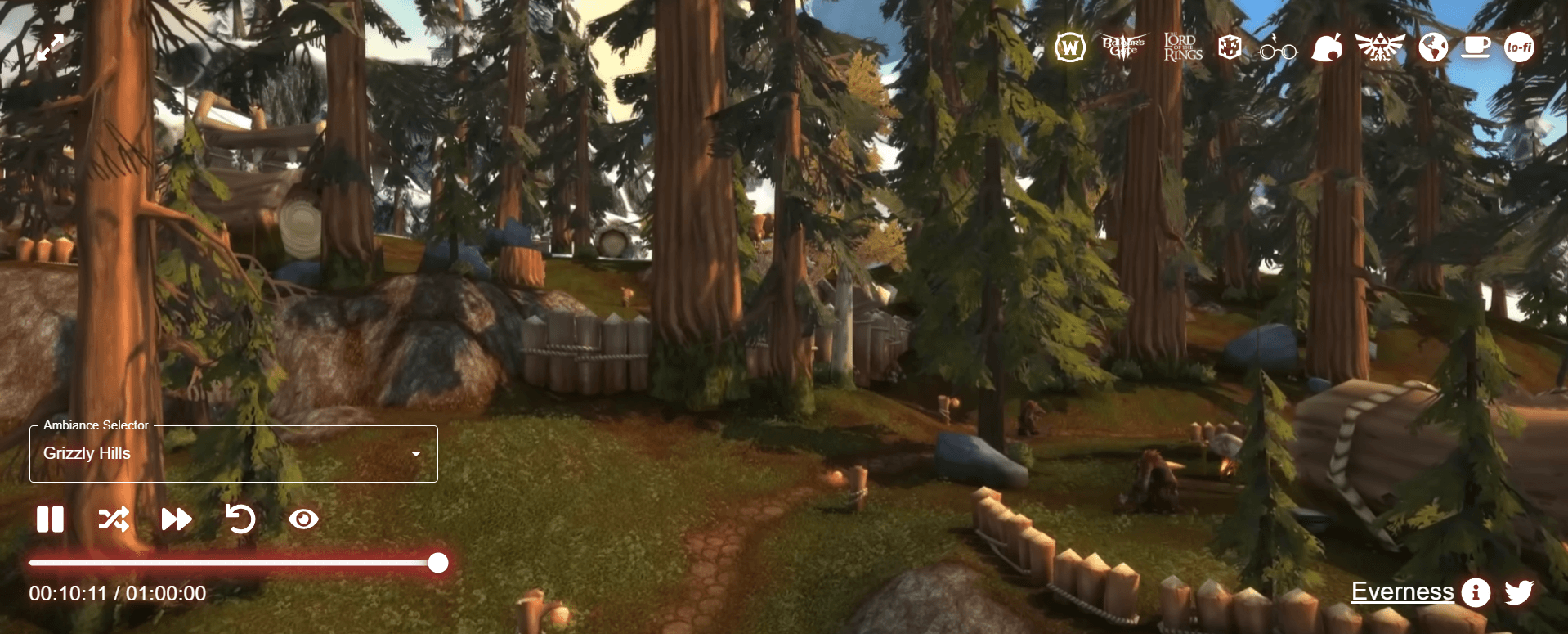Pause the ambiance playback
Image resolution: width=1568 pixels, height=634 pixels.
tap(50, 519)
